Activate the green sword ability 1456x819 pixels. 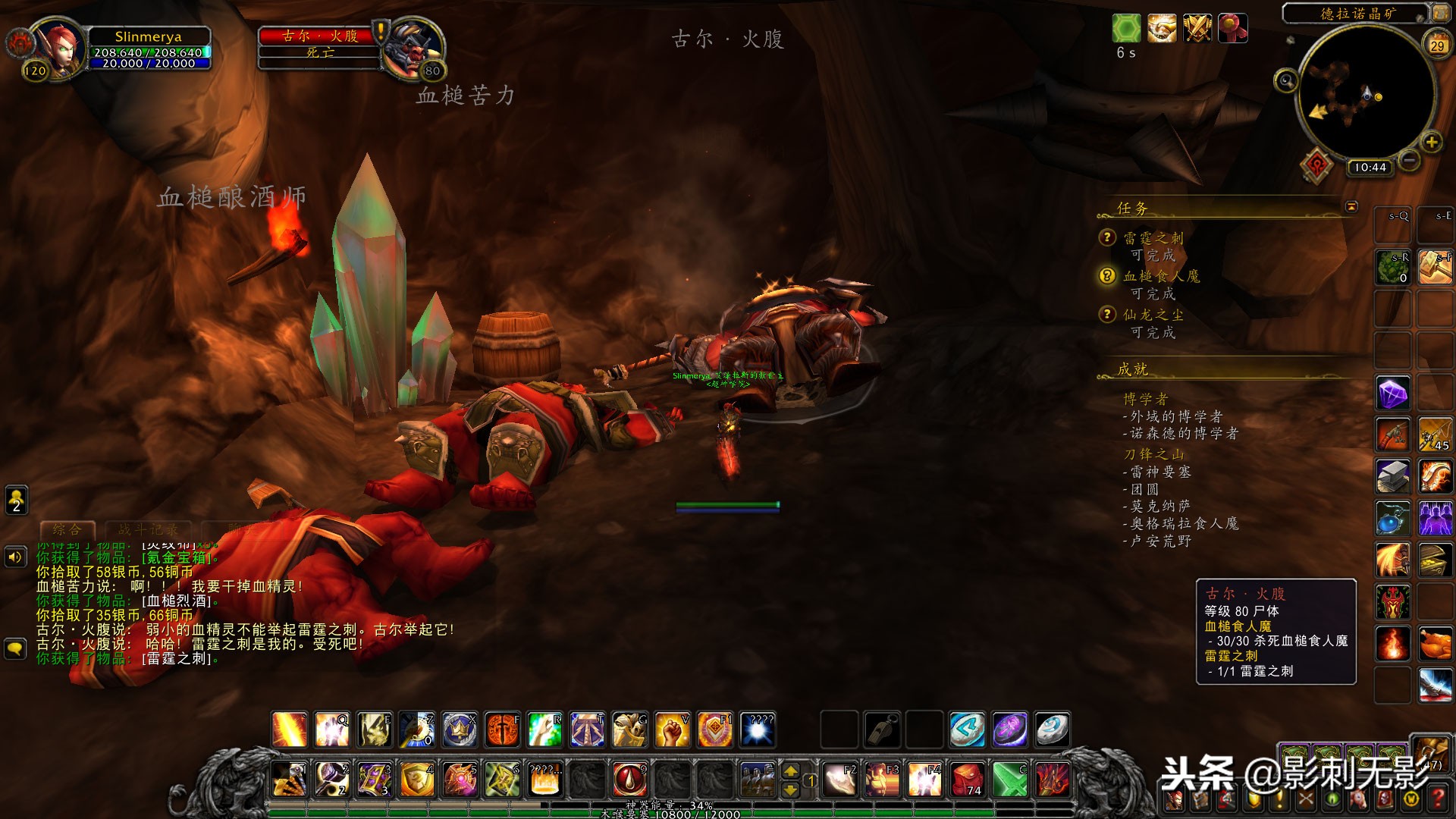pos(1010,779)
